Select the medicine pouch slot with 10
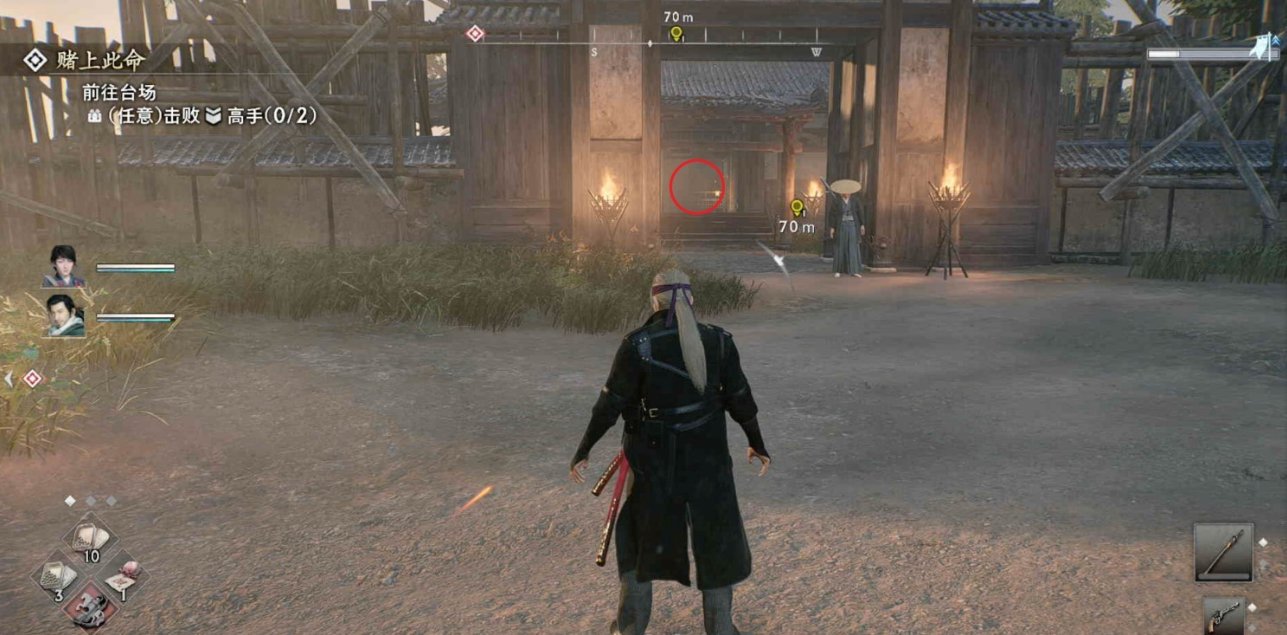This screenshot has width=1287, height=635. (x=90, y=540)
